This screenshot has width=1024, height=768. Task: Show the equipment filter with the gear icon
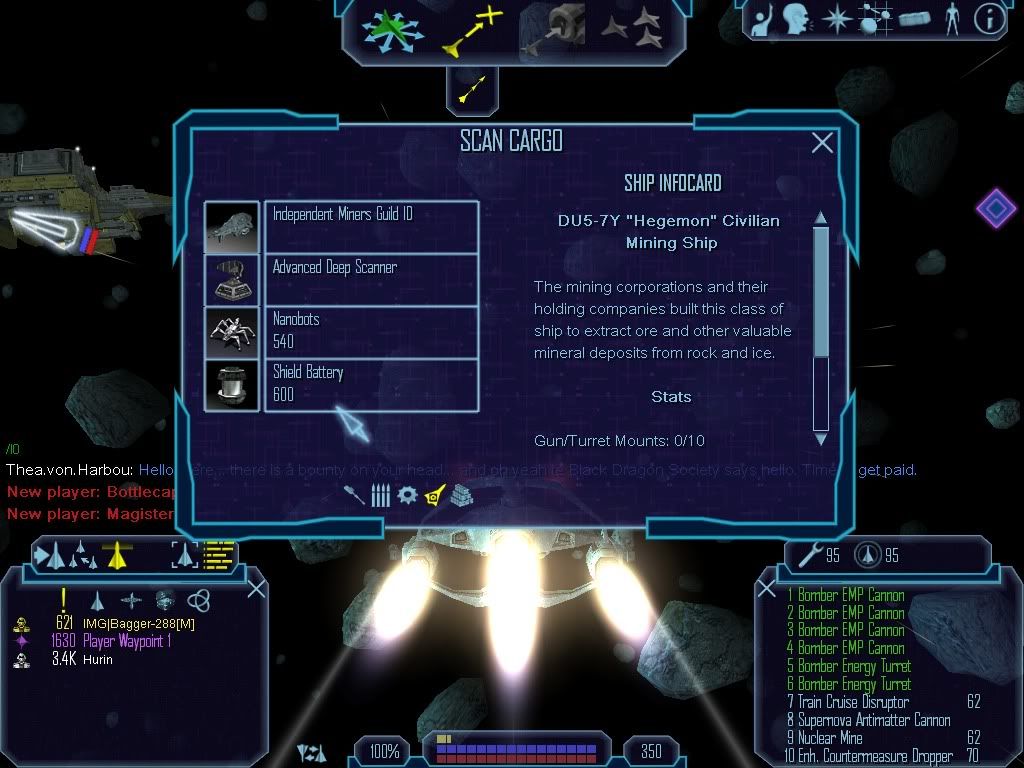pos(406,495)
